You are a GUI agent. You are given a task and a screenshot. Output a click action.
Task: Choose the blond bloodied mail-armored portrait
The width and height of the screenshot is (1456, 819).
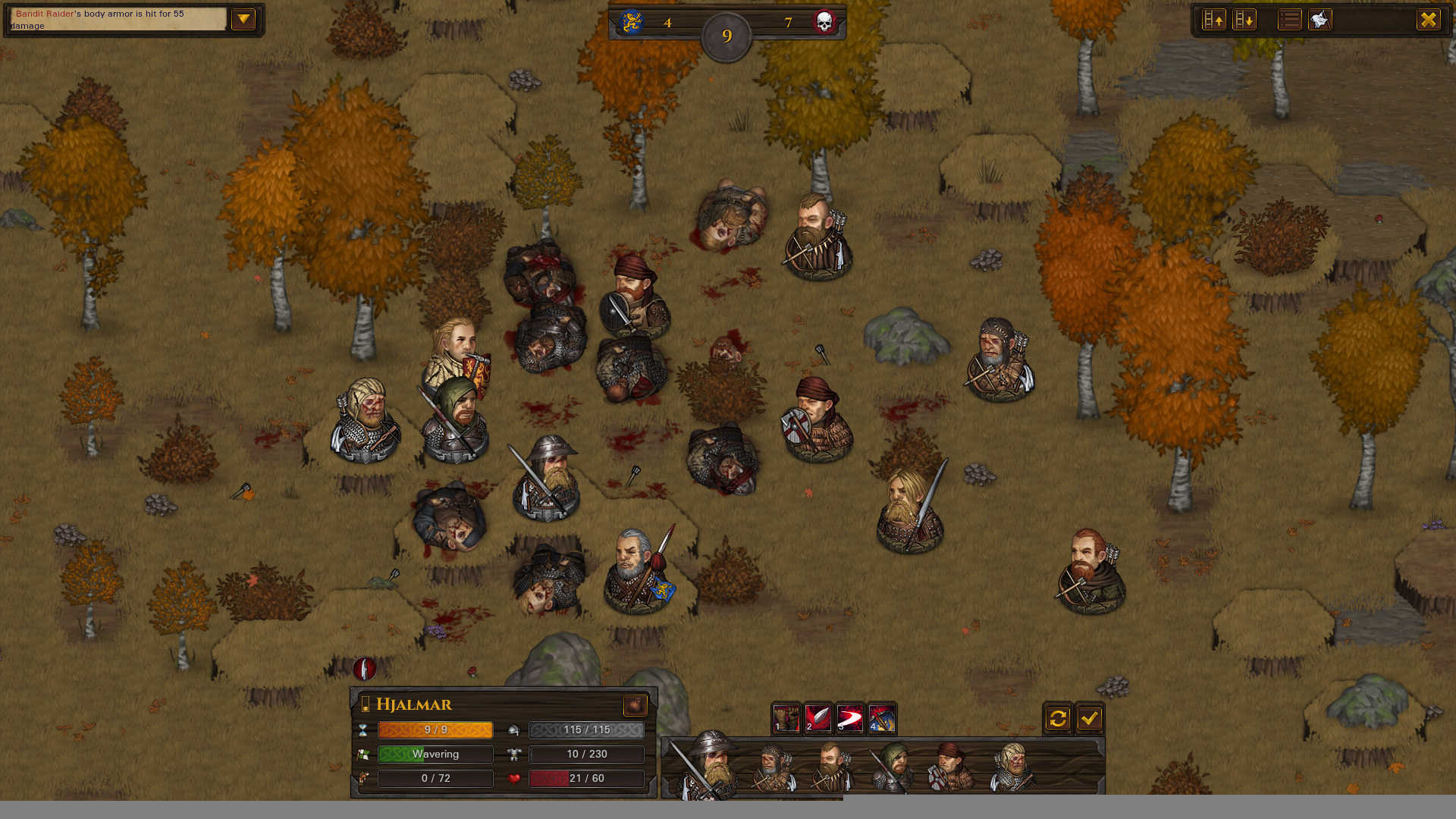click(1012, 767)
